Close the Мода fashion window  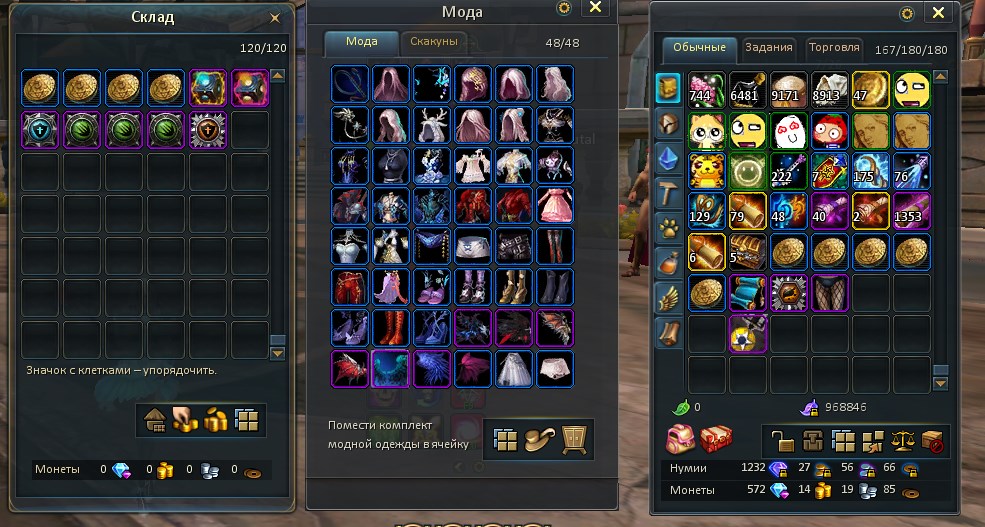pos(595,8)
